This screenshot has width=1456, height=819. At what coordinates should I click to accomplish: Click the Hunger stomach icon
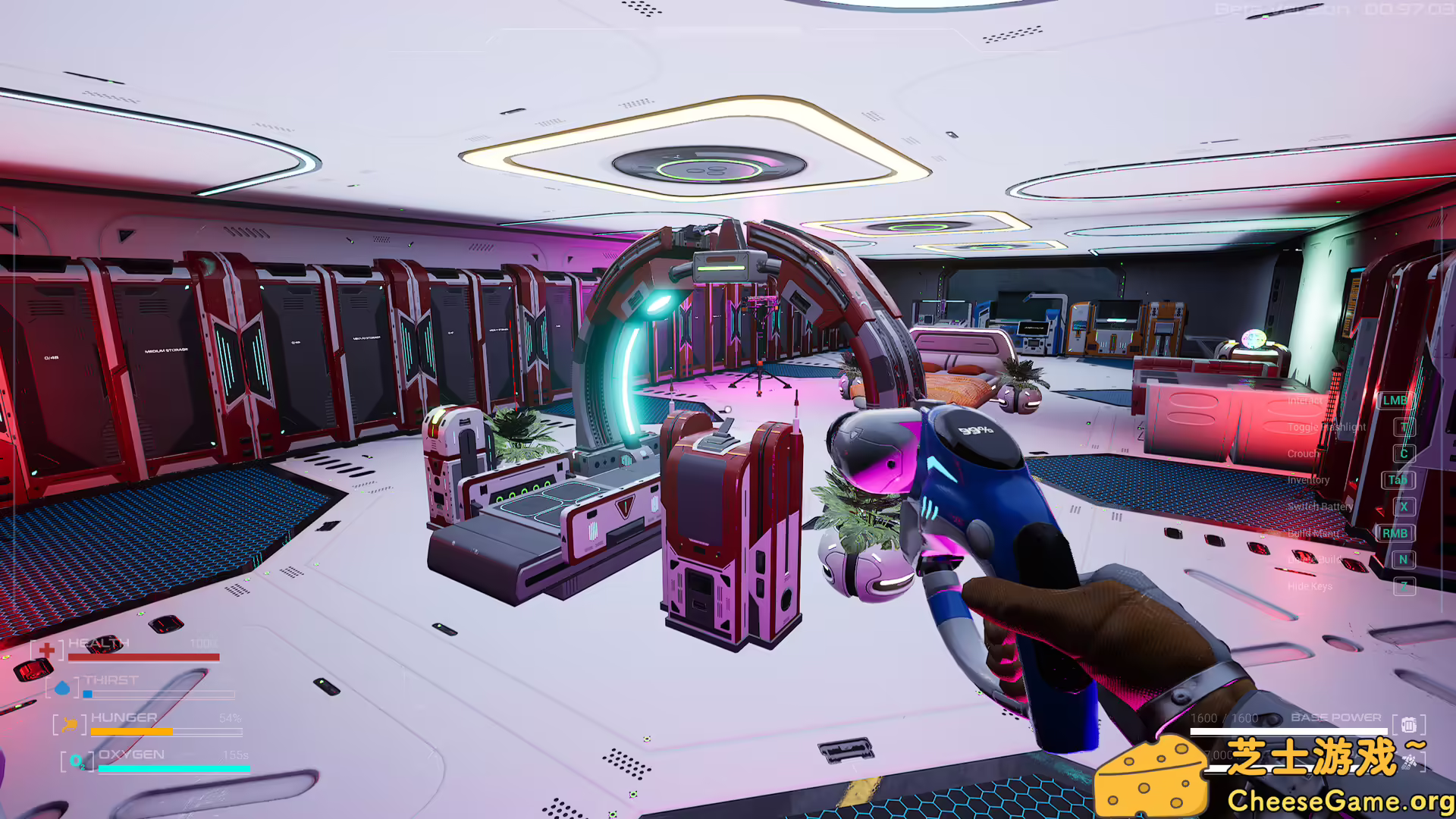click(68, 724)
